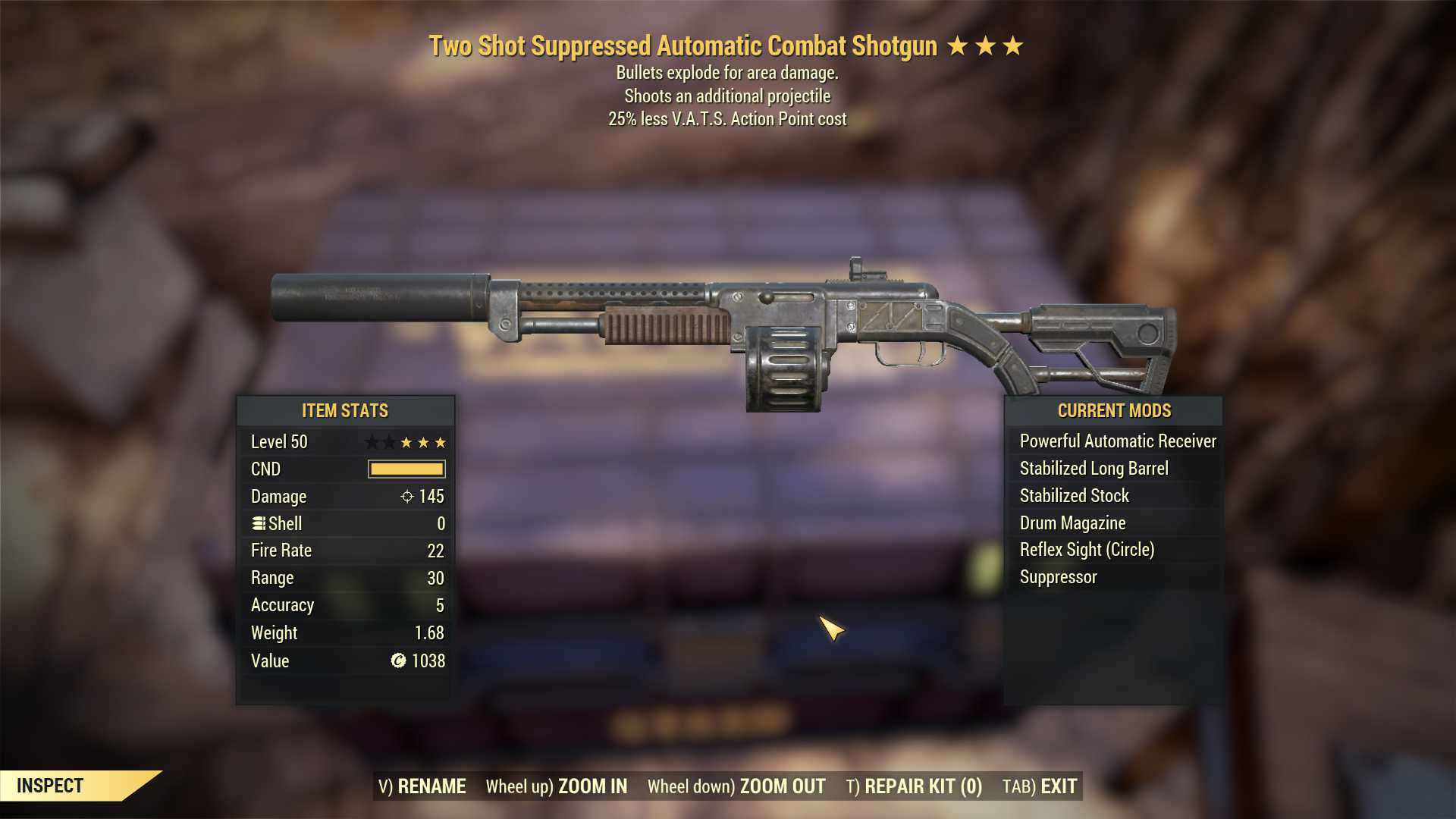The image size is (1456, 819).
Task: Toggle the Drum Magazine mod
Action: pyautogui.click(x=1072, y=522)
